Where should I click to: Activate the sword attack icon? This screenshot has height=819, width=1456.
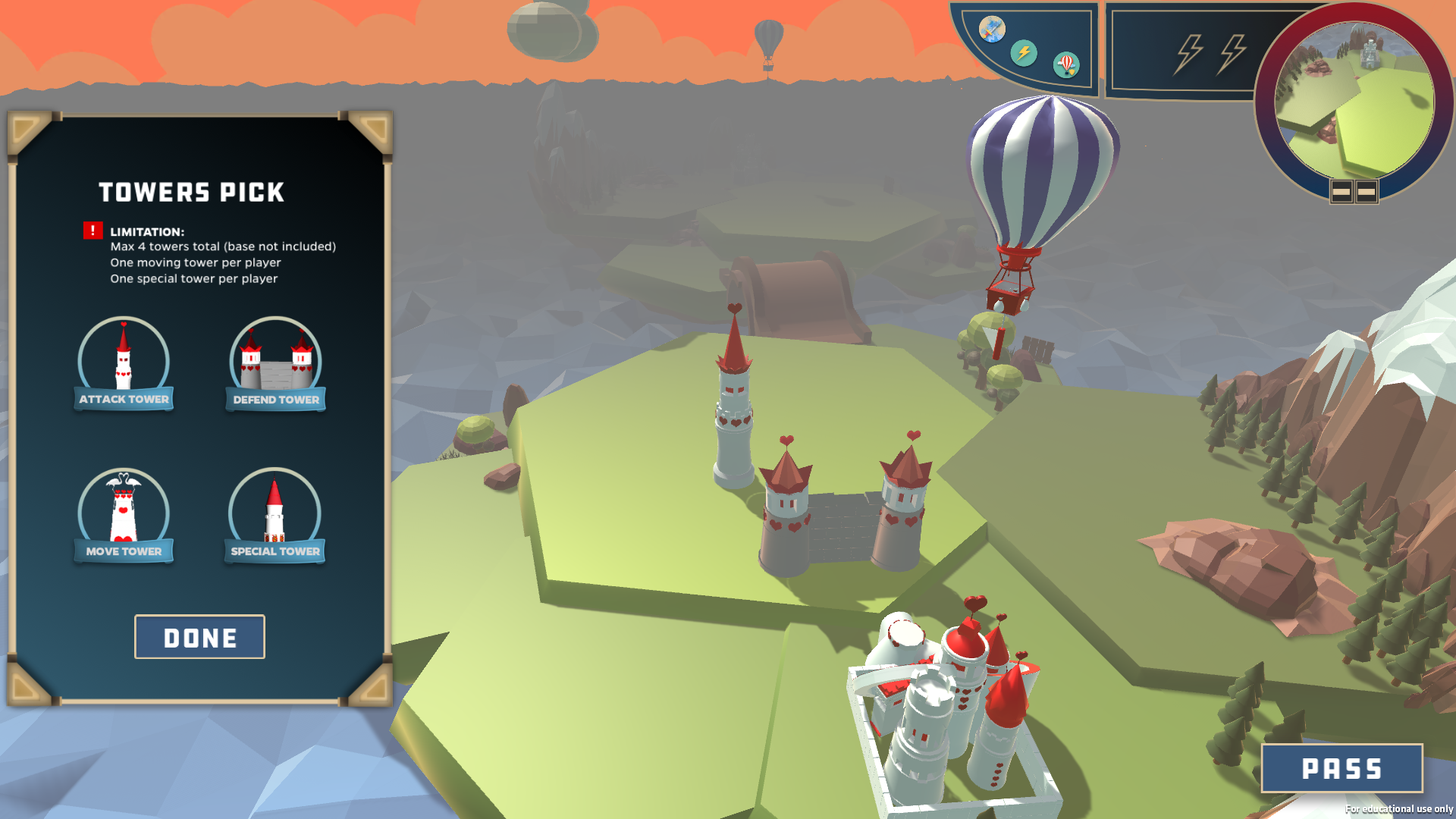point(992,30)
